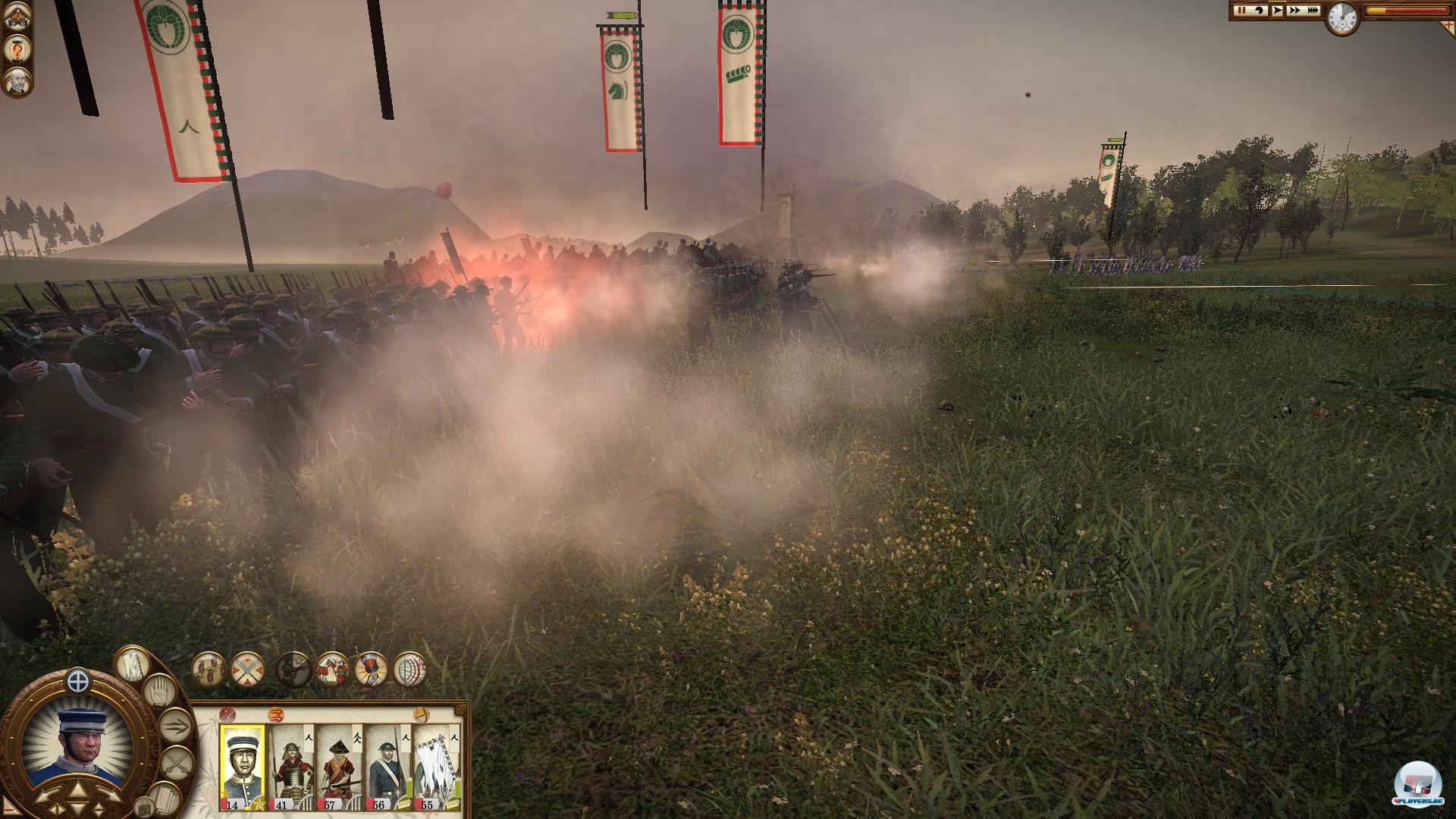
Task: Click the arrow run toggle button
Action: pyautogui.click(x=176, y=726)
